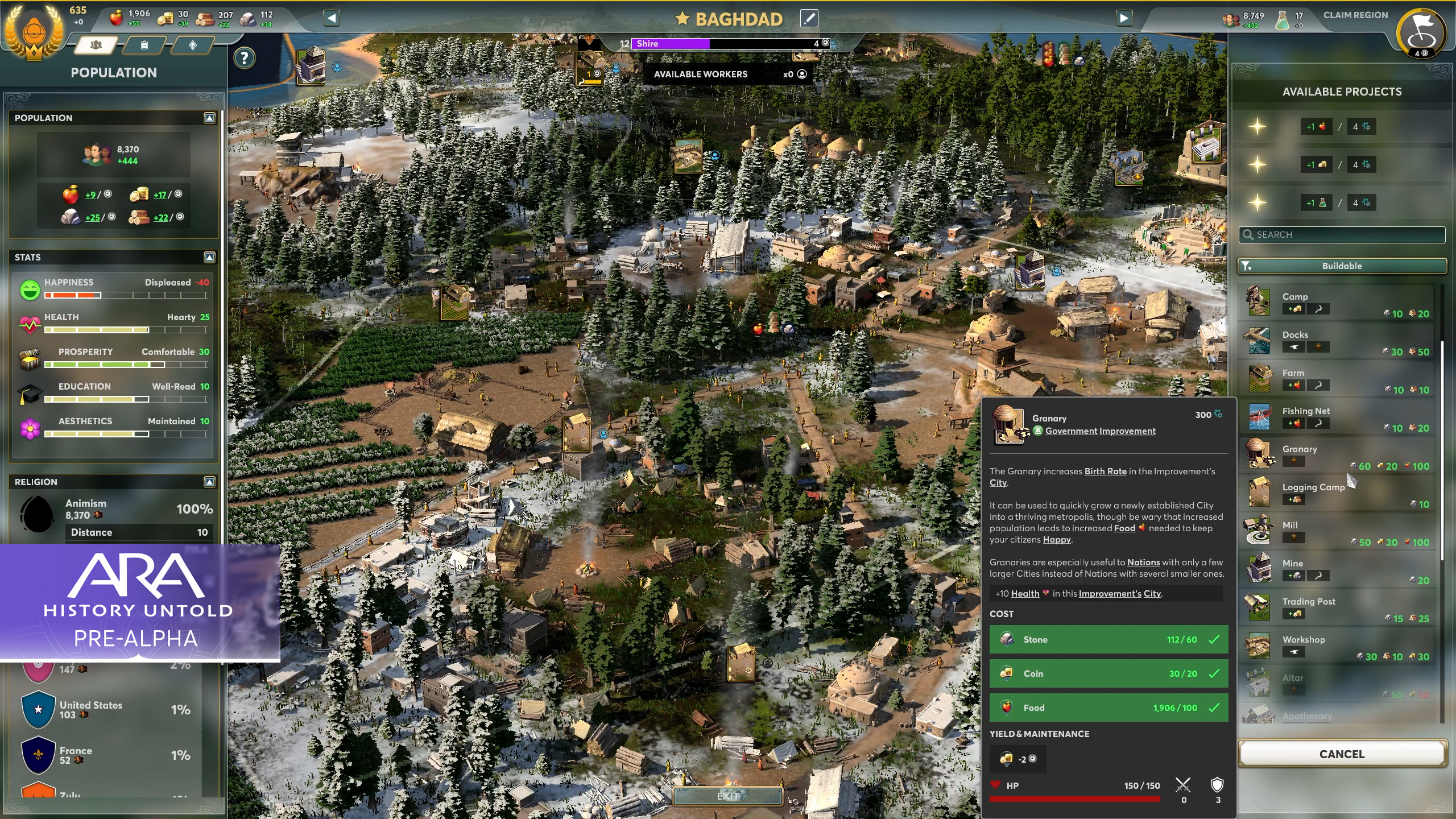Image resolution: width=1456 pixels, height=819 pixels.
Task: Collapse the Stats section
Action: (x=209, y=257)
